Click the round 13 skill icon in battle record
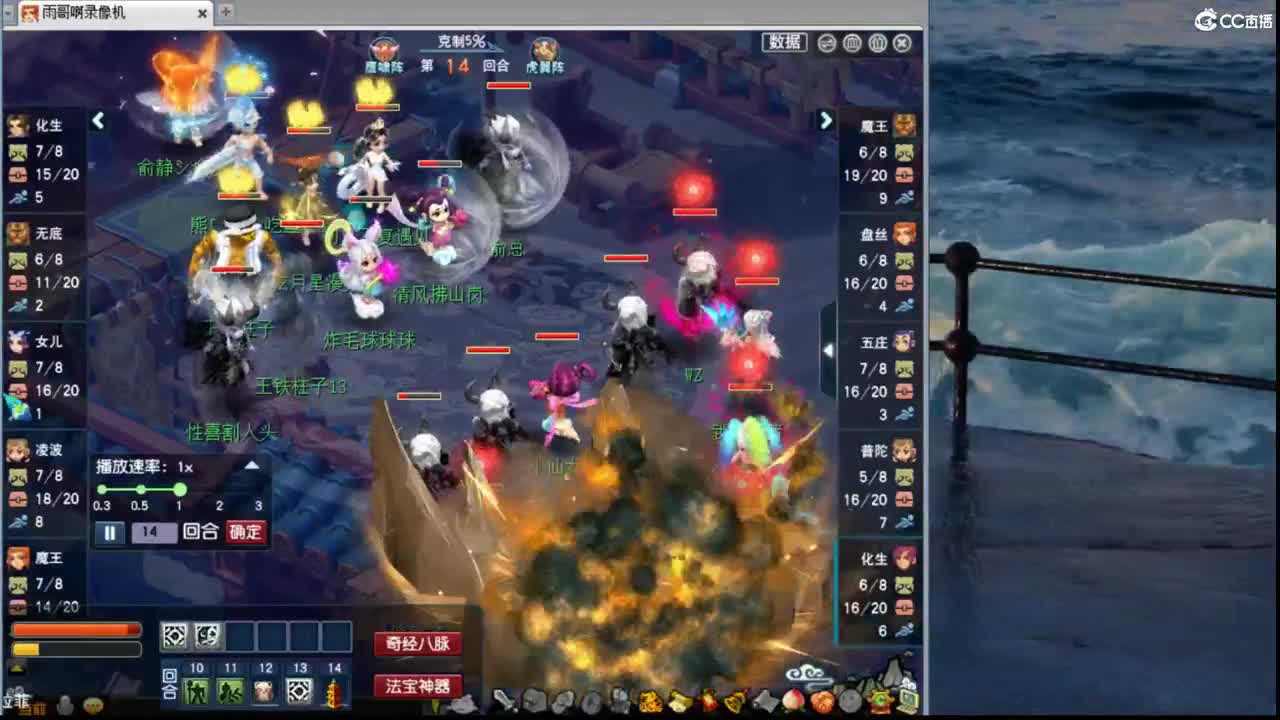This screenshot has height=720, width=1280. [x=298, y=690]
